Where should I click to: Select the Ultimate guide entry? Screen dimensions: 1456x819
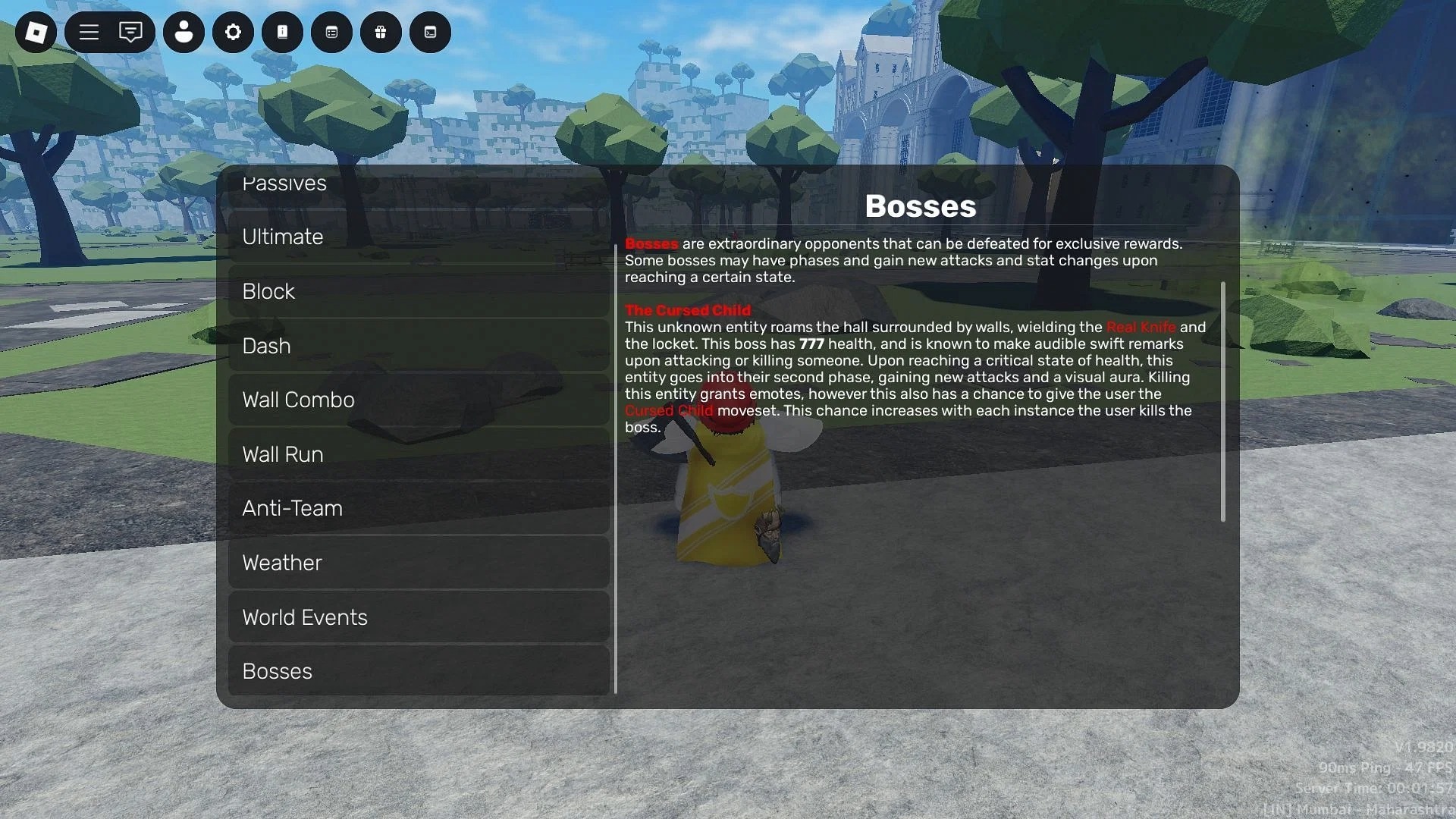419,237
